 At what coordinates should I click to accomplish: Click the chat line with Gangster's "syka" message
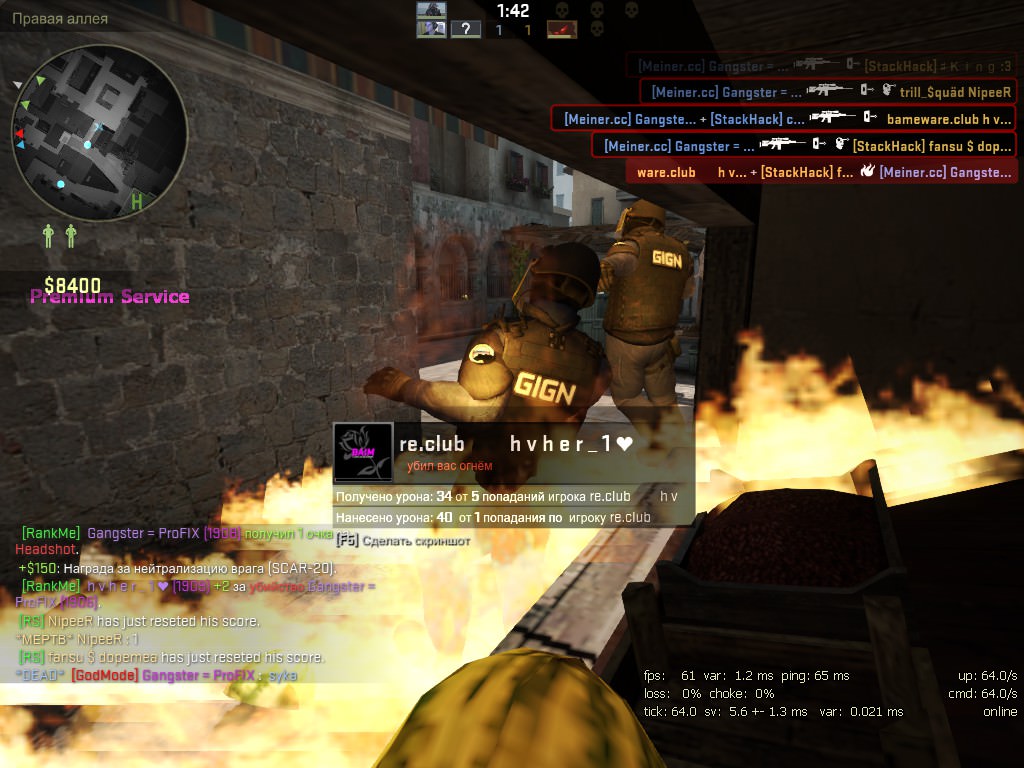click(156, 675)
